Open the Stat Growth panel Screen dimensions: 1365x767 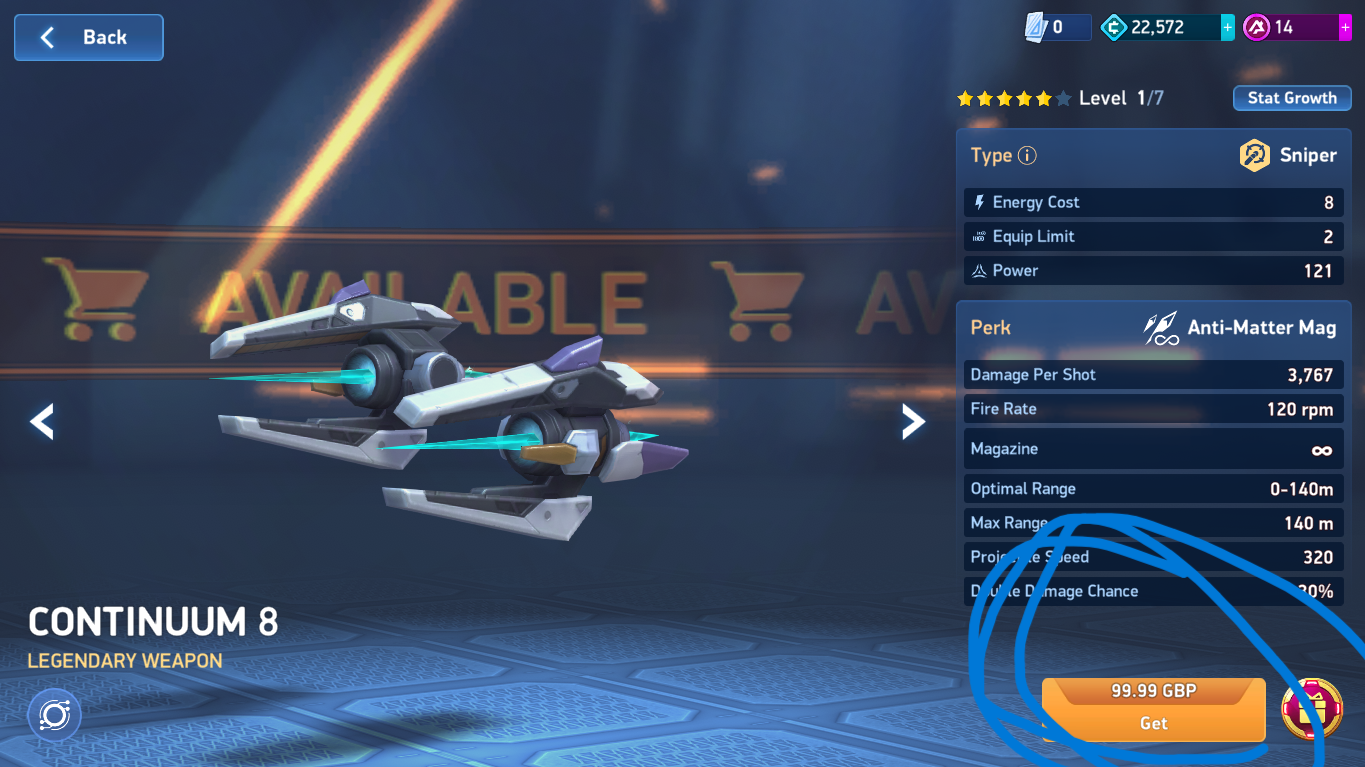coord(1291,98)
